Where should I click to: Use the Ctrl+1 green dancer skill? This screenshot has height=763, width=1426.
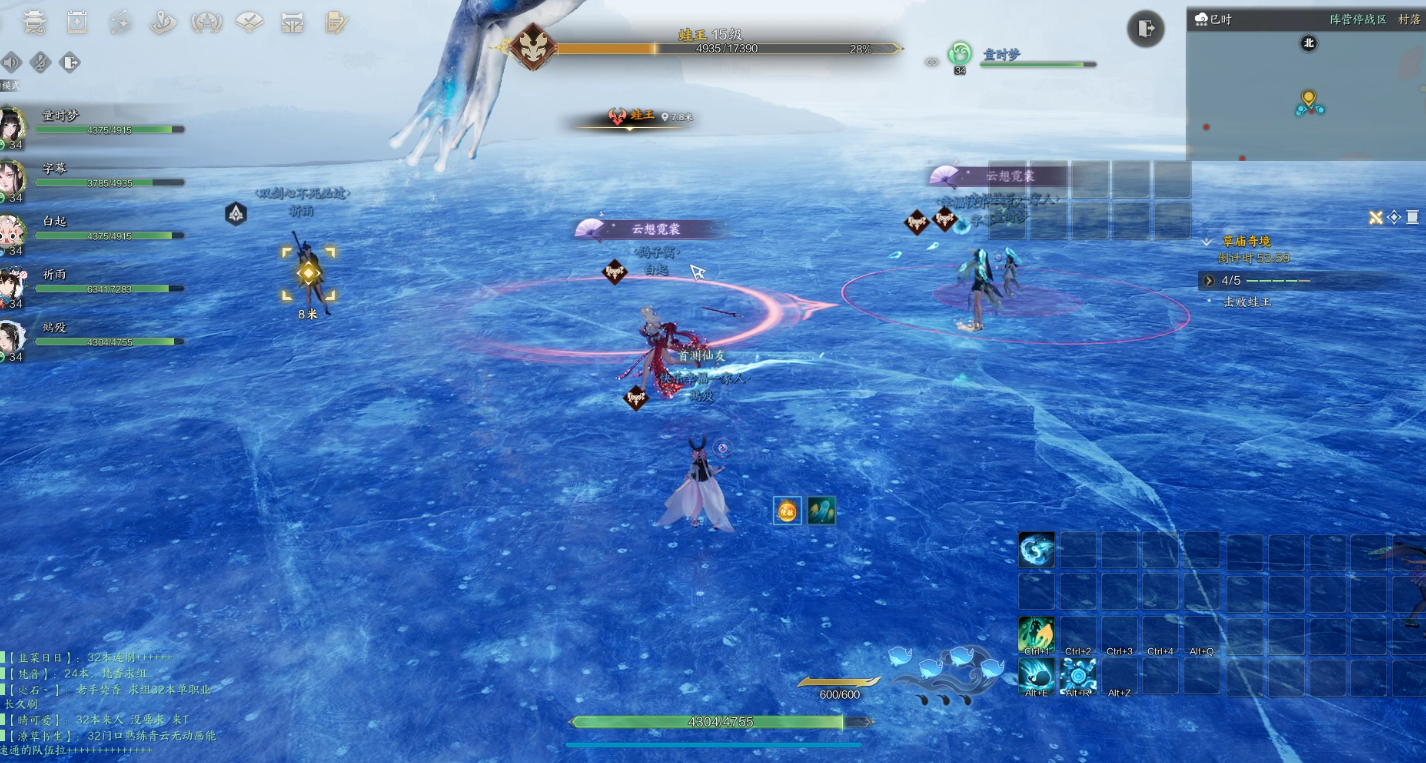tap(1036, 635)
